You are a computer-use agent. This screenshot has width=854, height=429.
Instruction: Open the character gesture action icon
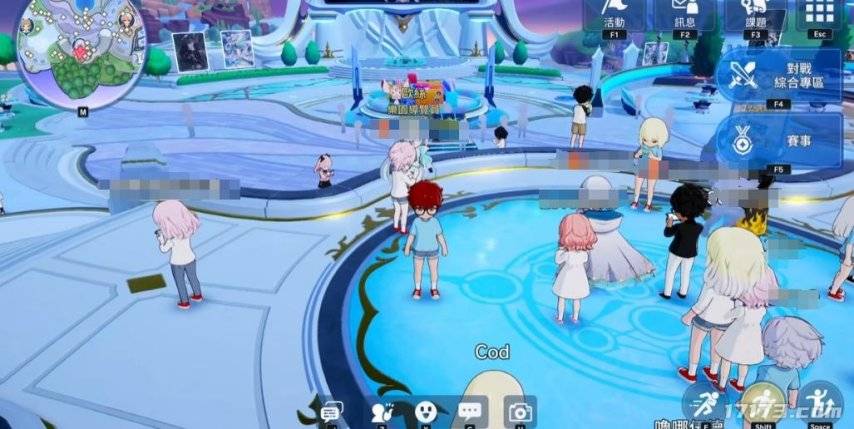379,411
